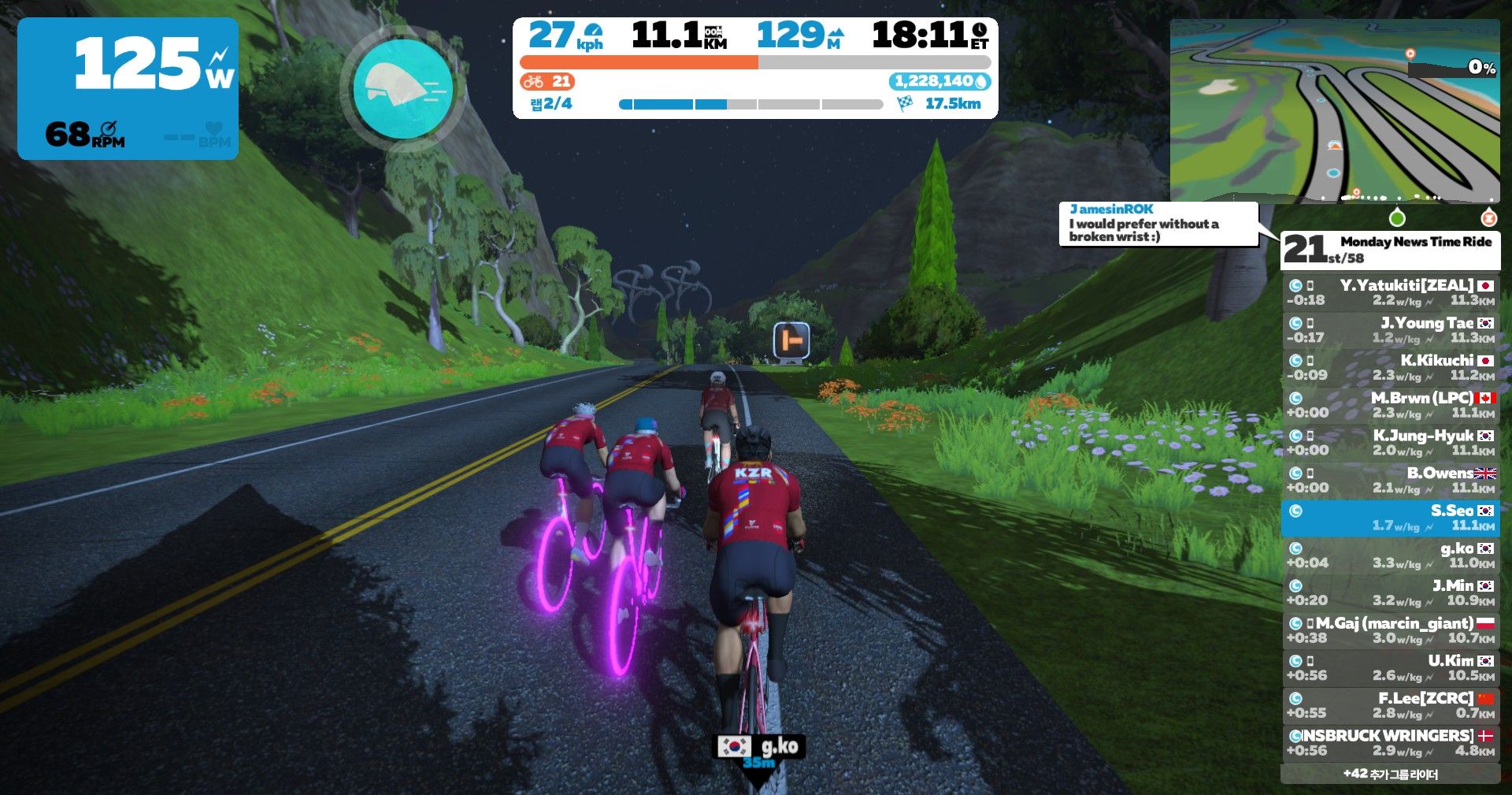Select rider Y.Yatukiti[ZEAL] in the list
This screenshot has height=795, width=1512.
pyautogui.click(x=1390, y=292)
